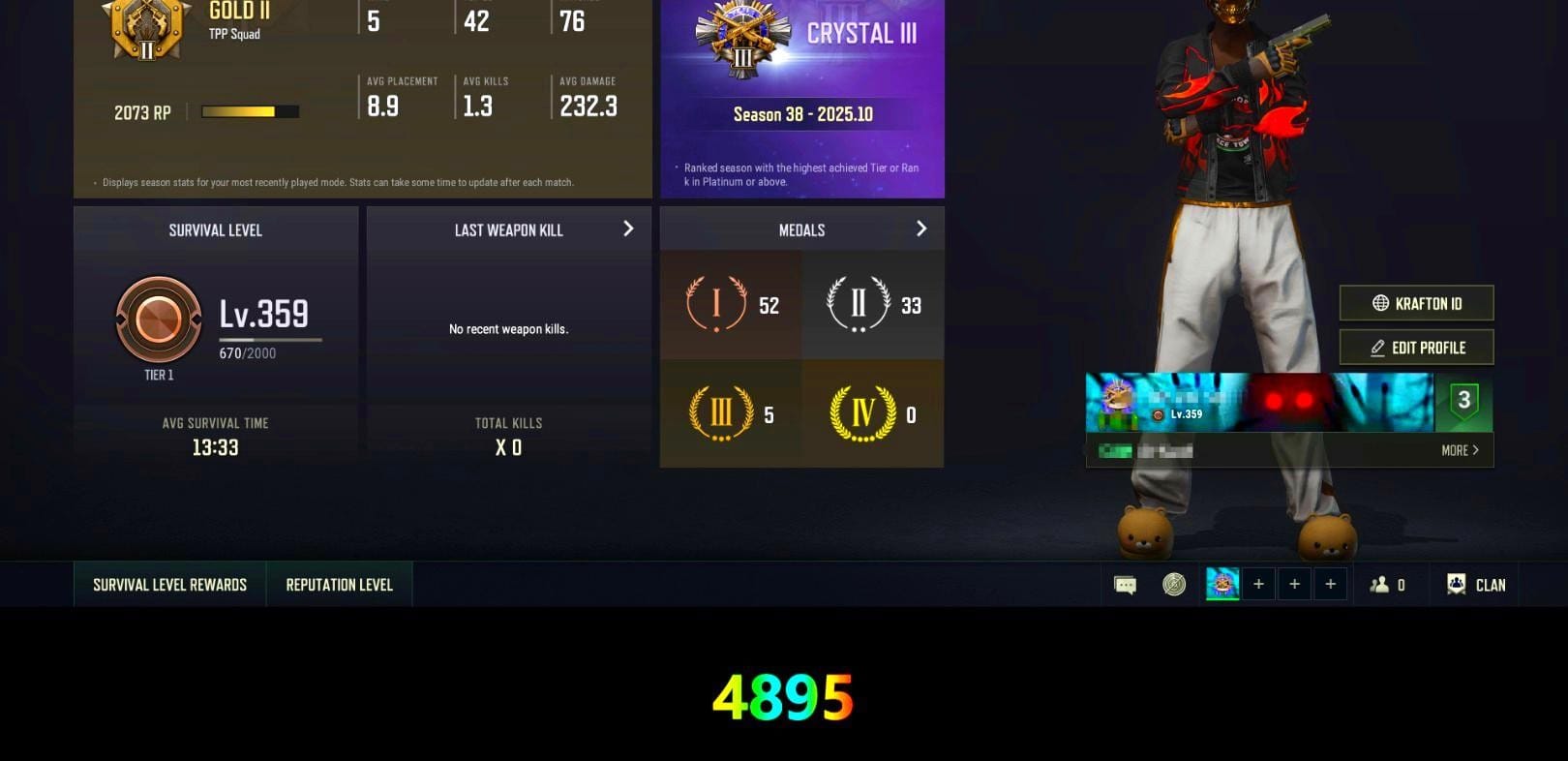
Task: Open the CLAN panel
Action: [x=1474, y=584]
